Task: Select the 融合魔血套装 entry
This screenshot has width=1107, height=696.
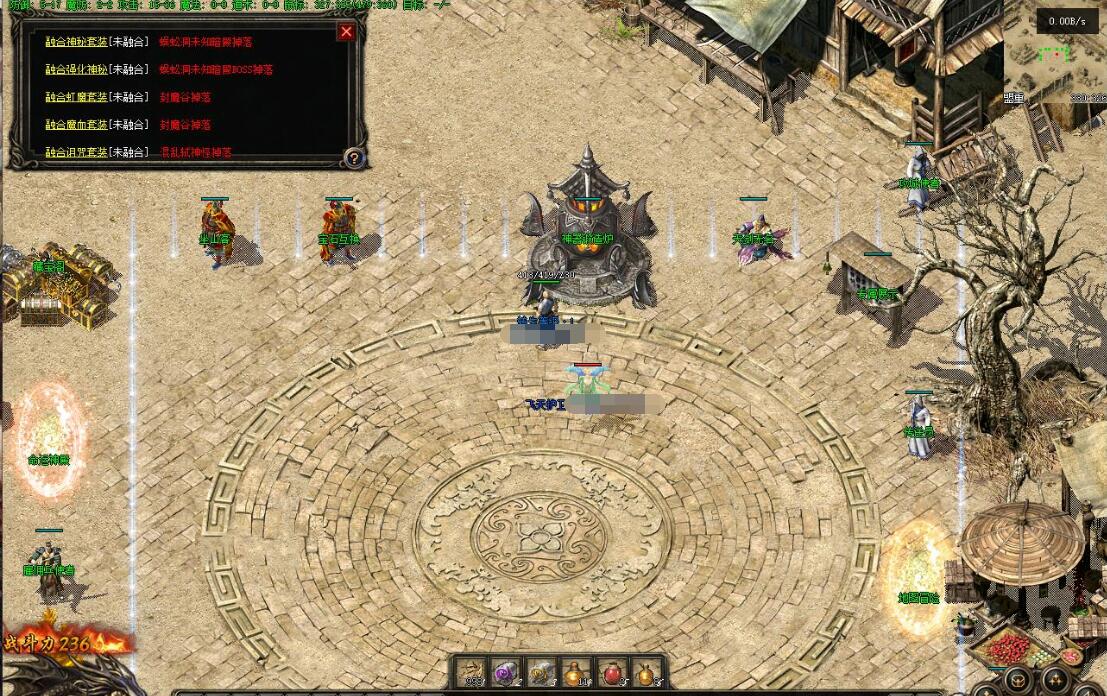Action: 75,125
